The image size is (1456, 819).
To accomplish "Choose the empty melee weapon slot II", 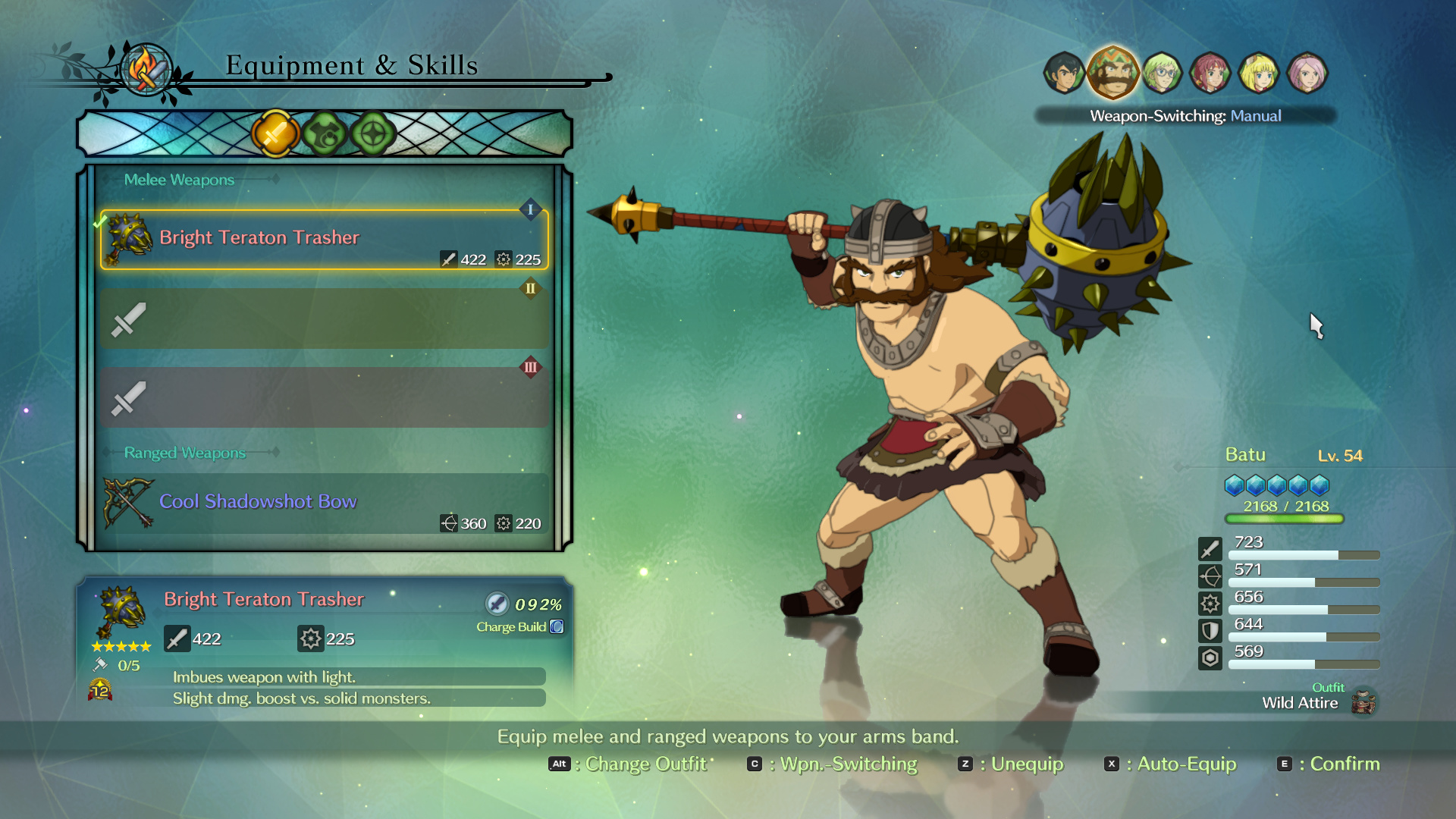I will (324, 318).
